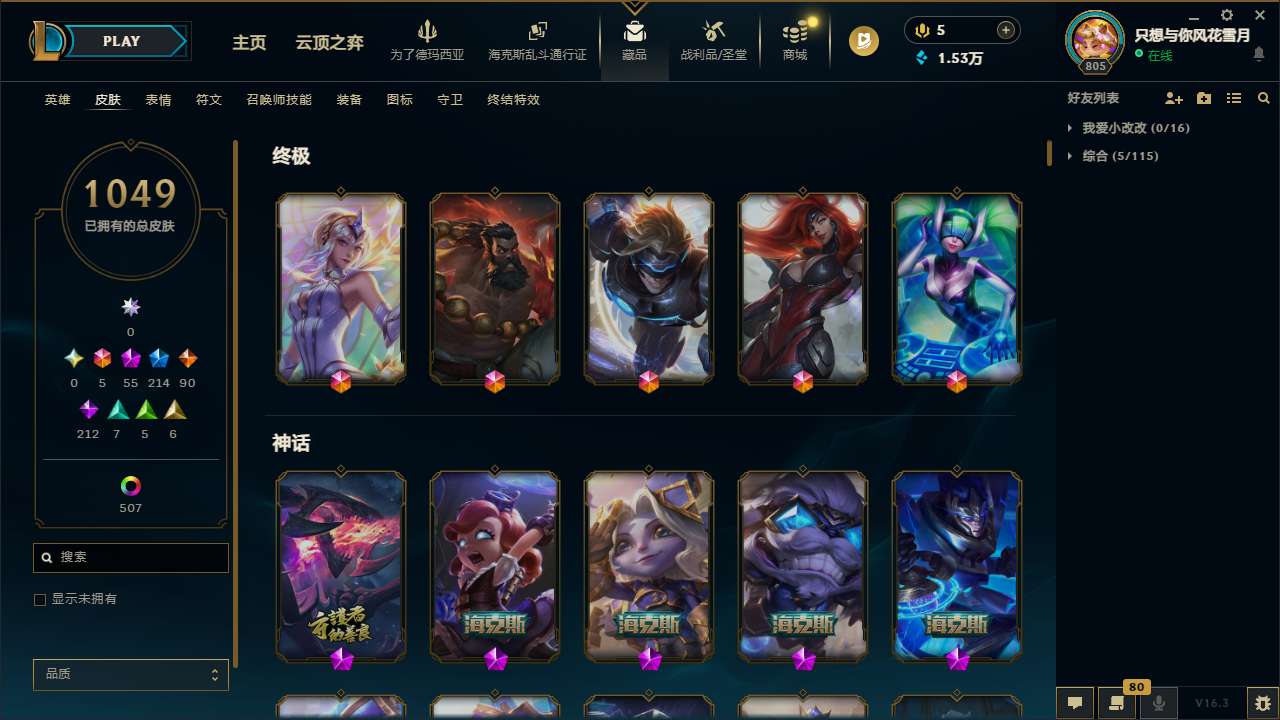Toggle the 显示未拥有 checkbox
Viewport: 1280px width, 720px height.
point(40,599)
